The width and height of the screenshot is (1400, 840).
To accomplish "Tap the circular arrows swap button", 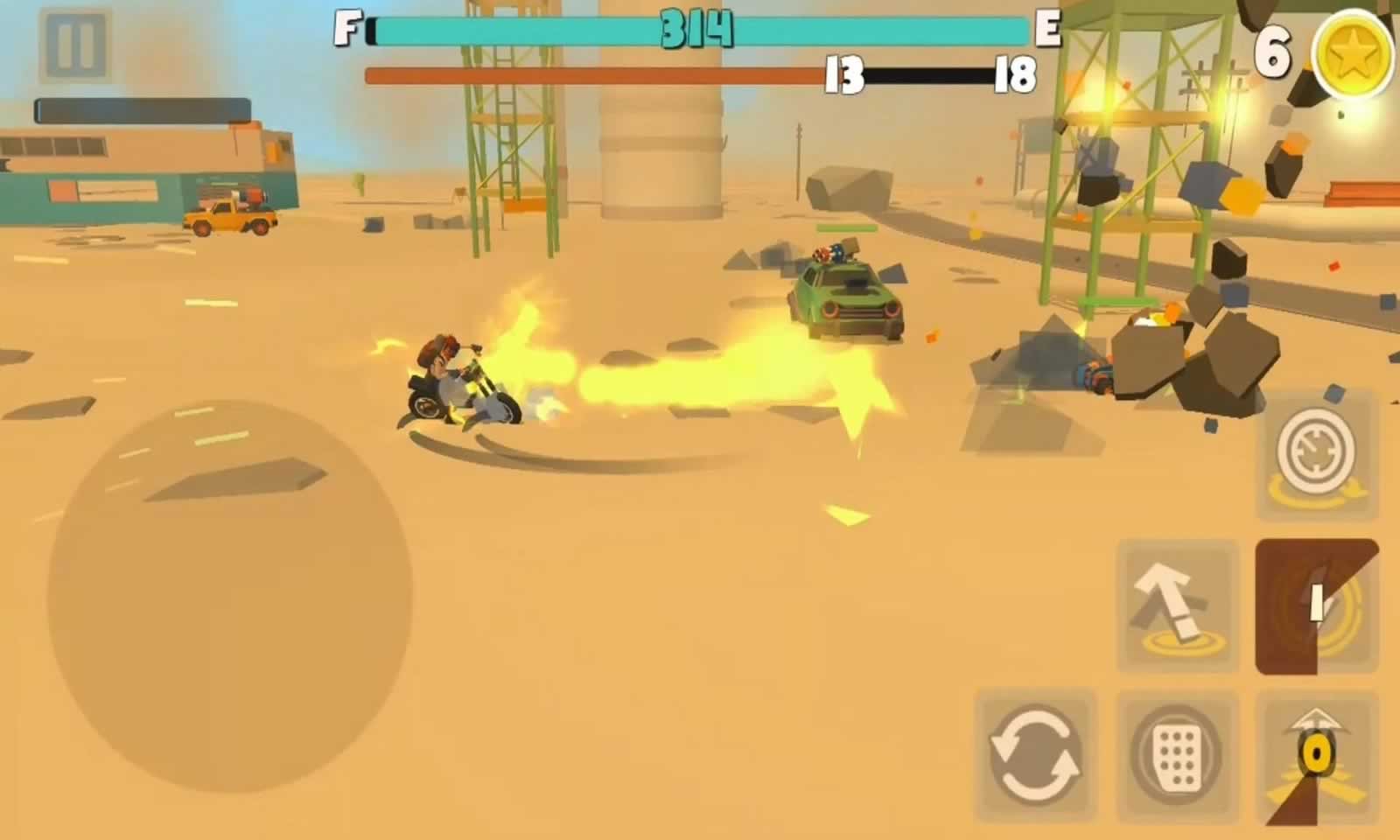I will [1035, 754].
